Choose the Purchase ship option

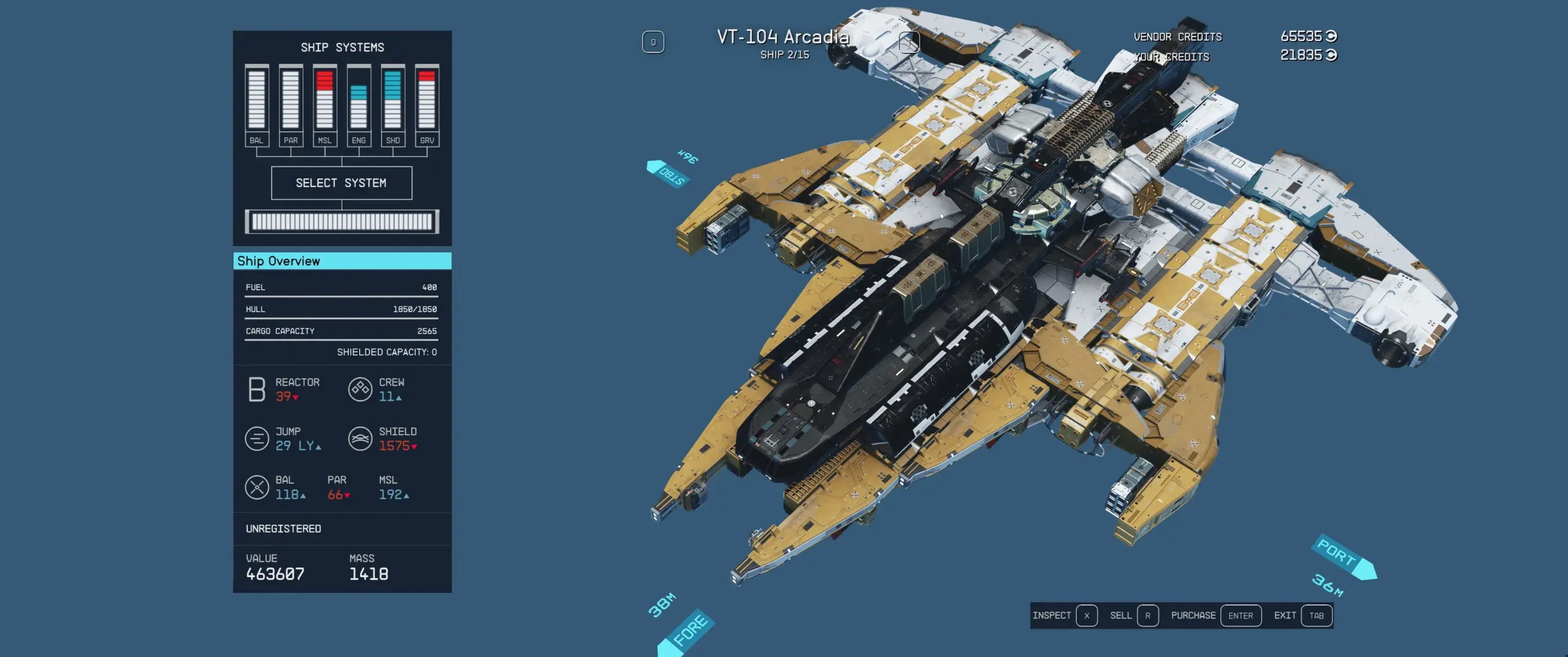coord(1215,615)
